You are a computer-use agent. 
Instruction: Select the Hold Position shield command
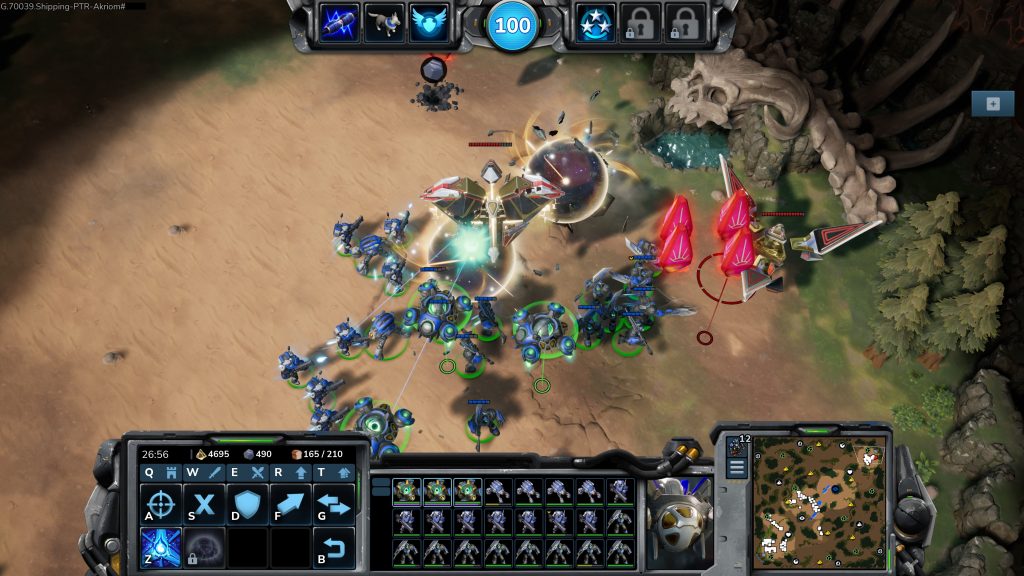point(247,505)
